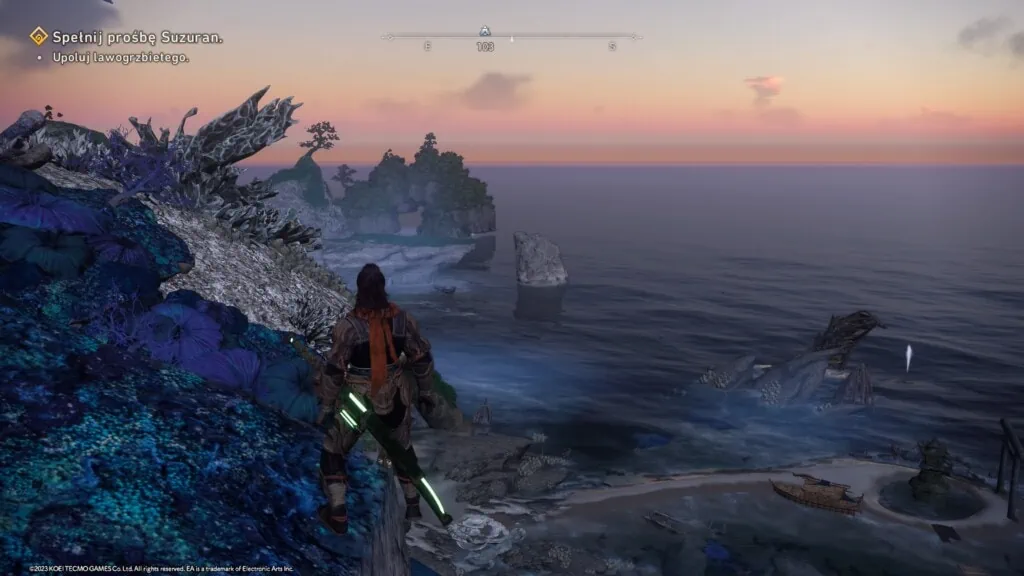The height and width of the screenshot is (576, 1024).
Task: Click the compass bar marker icon
Action: [x=485, y=32]
